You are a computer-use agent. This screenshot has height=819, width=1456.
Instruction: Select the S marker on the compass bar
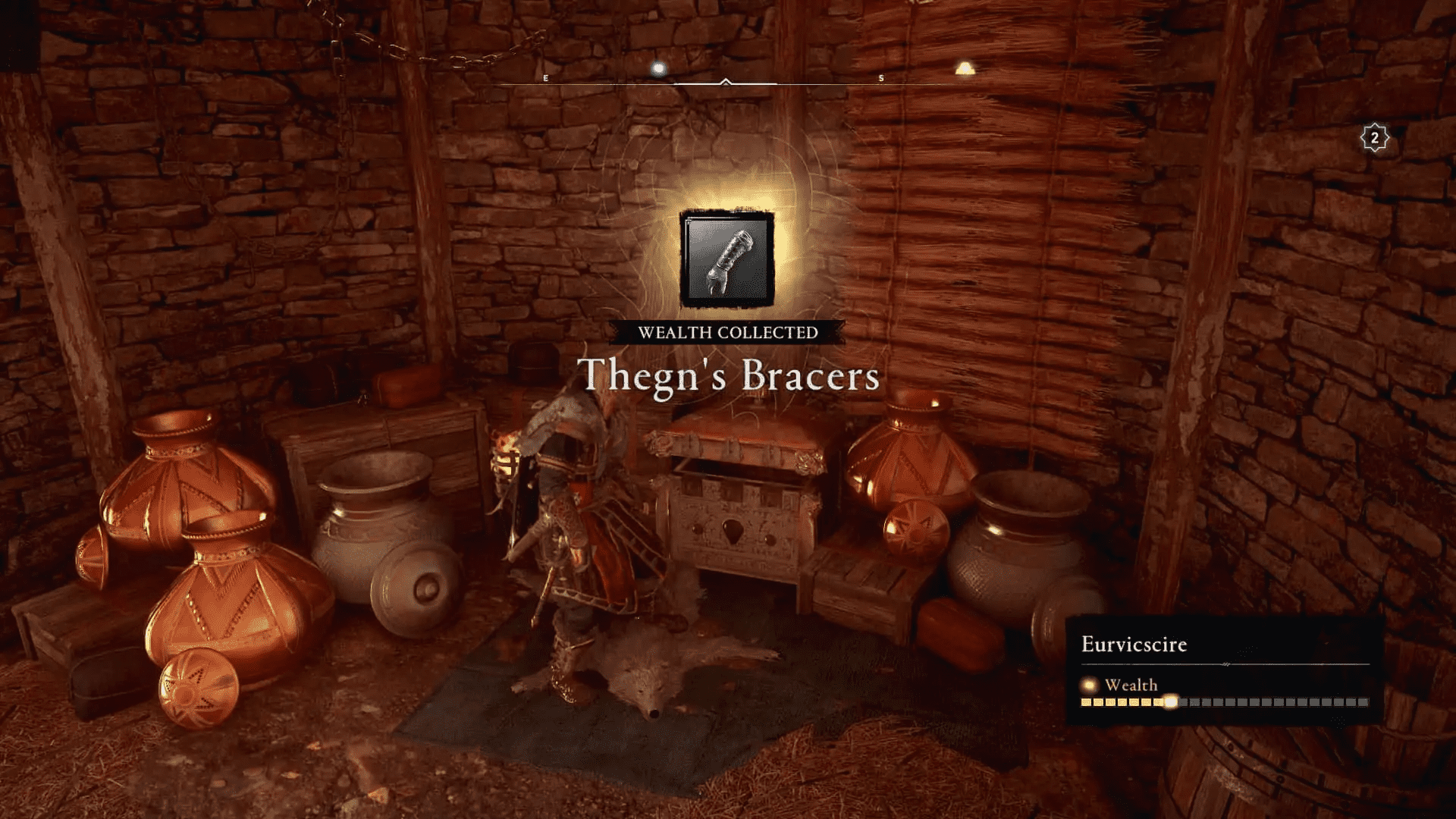tap(880, 77)
